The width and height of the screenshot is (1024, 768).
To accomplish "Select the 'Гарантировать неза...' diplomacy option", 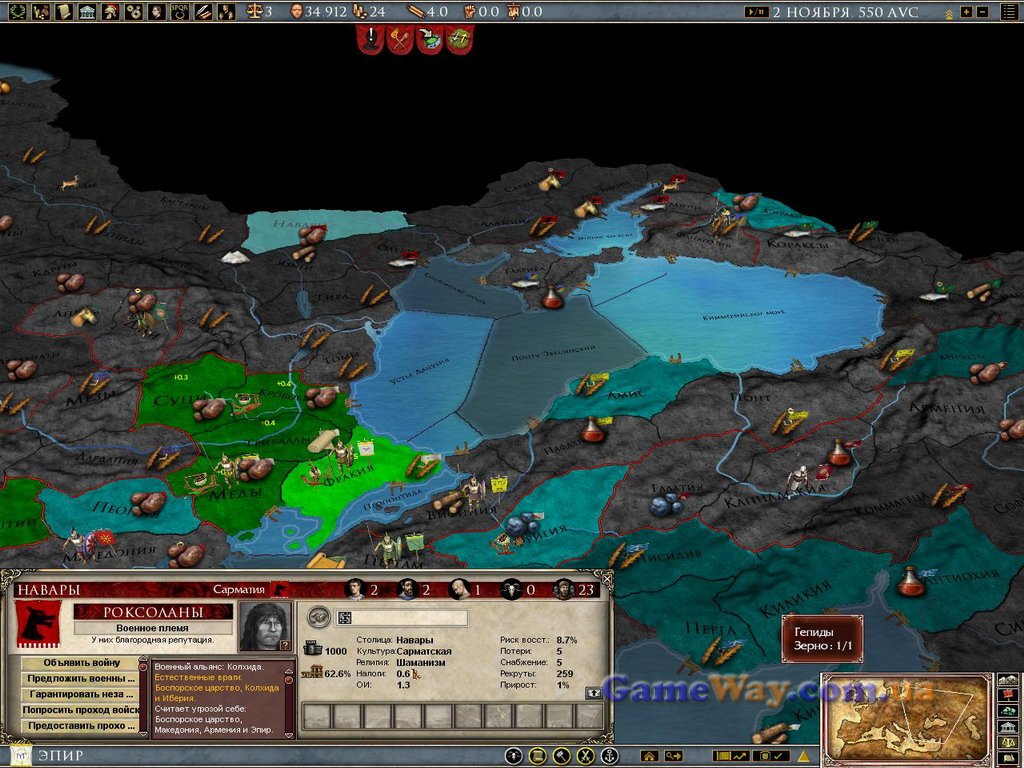I will click(x=81, y=694).
